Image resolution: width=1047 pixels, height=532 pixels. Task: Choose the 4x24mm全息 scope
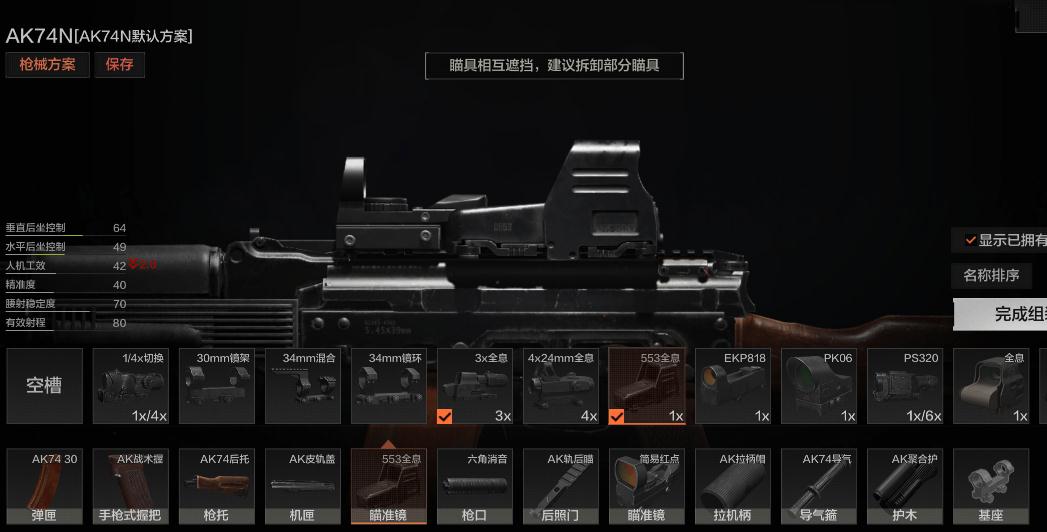pyautogui.click(x=560, y=386)
